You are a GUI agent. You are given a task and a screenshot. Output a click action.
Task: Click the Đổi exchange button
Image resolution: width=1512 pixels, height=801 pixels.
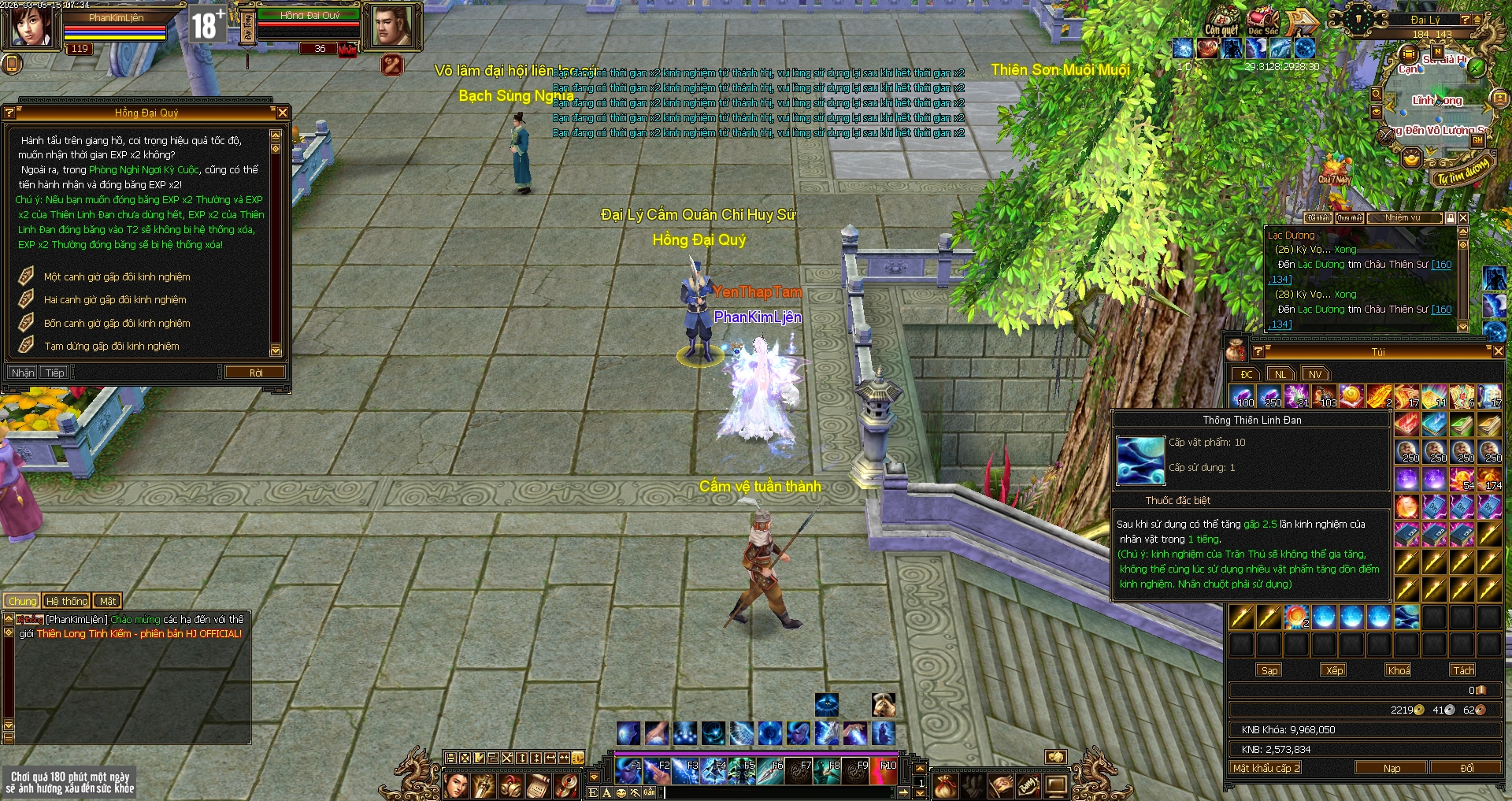click(x=1466, y=768)
